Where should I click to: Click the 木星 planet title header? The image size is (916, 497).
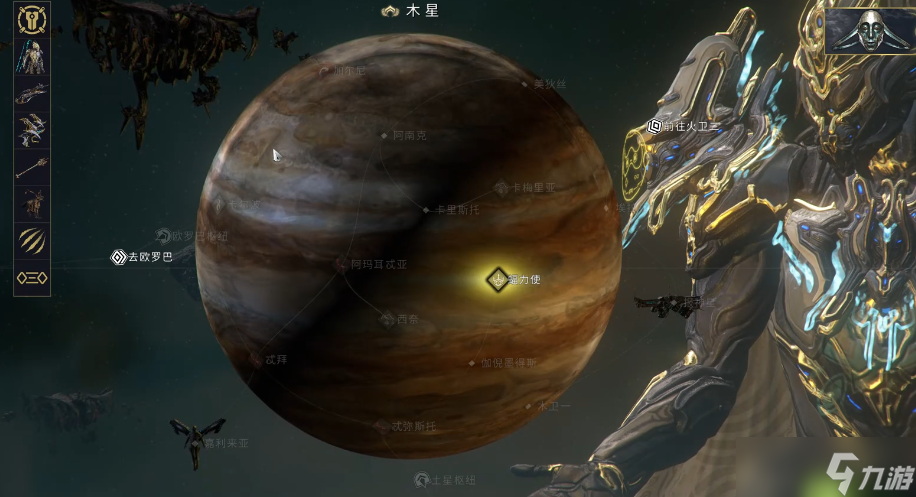point(412,12)
